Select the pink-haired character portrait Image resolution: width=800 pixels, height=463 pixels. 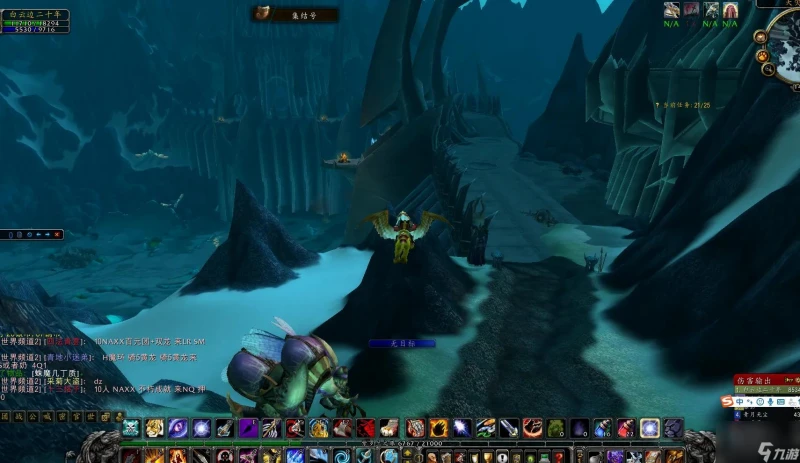[x=691, y=10]
